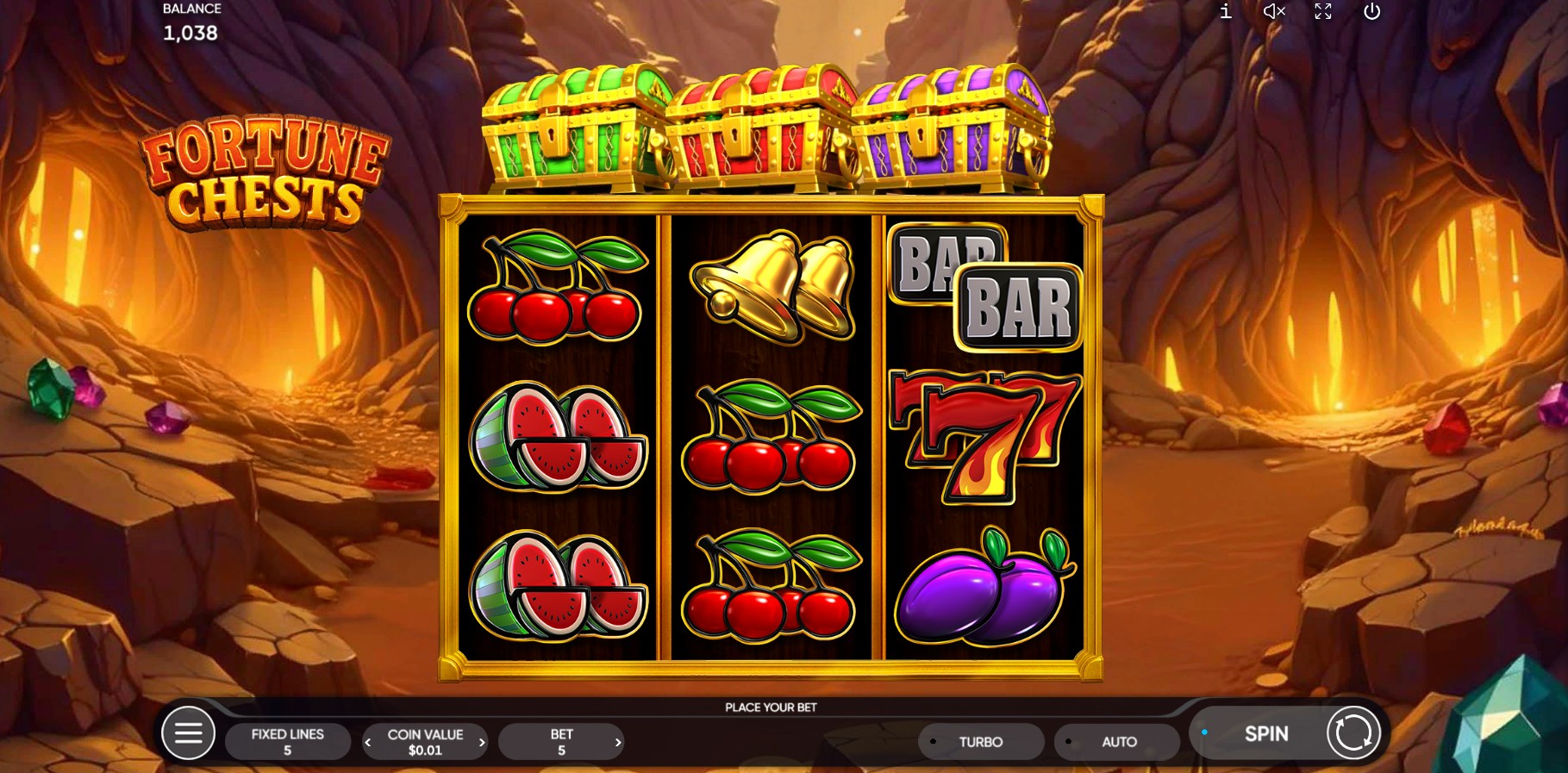Enable Turbo mode

point(980,741)
